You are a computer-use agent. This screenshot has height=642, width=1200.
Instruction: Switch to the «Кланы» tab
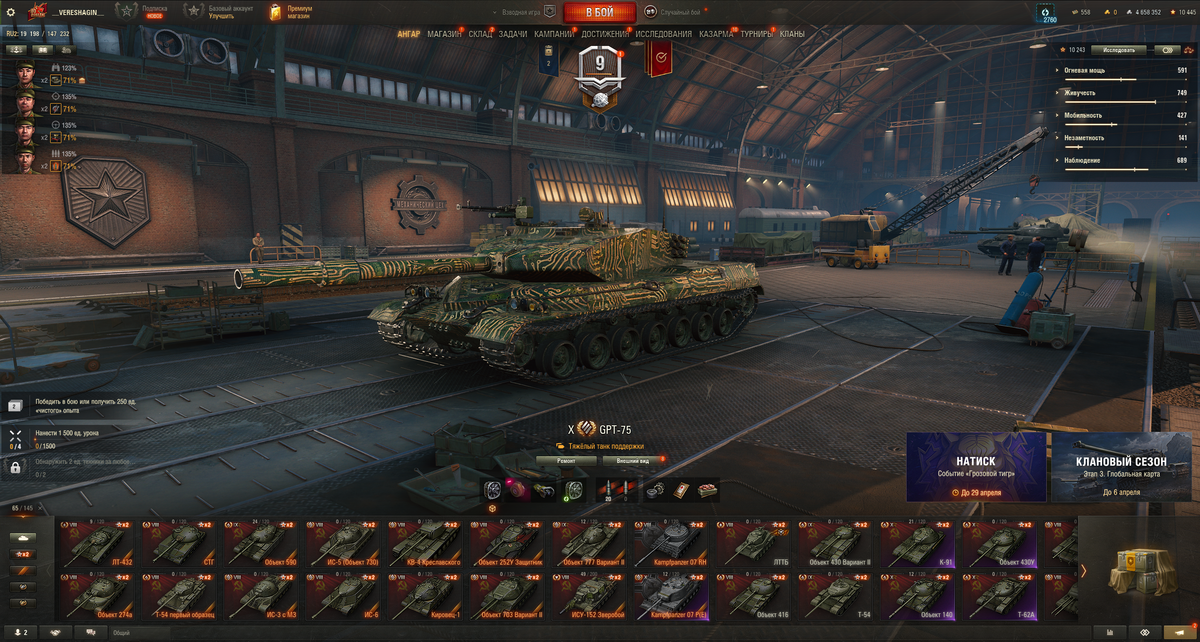coord(792,34)
